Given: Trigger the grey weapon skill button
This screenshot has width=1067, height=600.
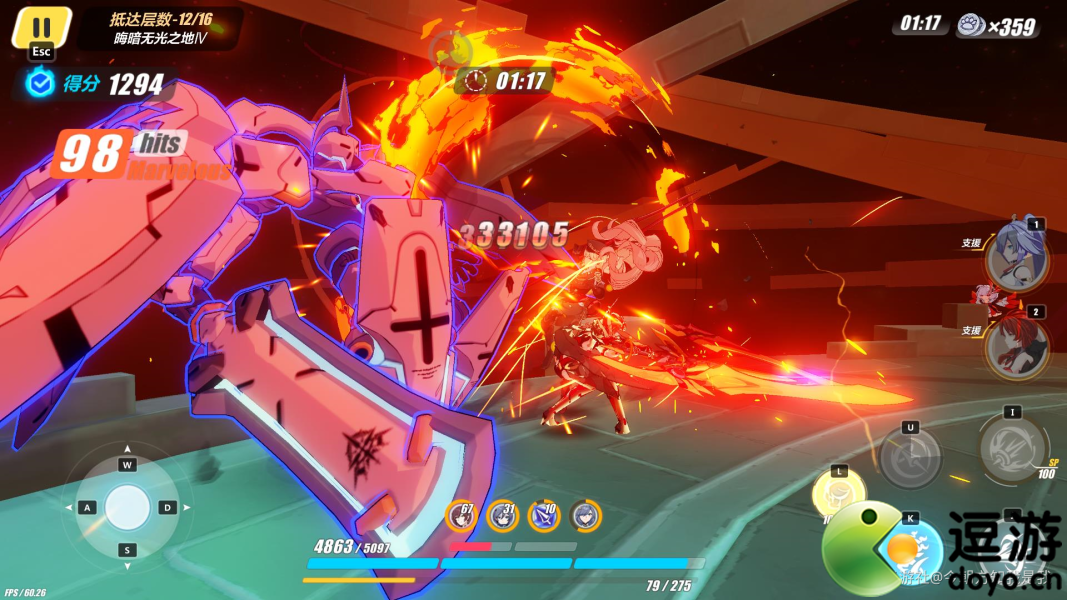Looking at the screenshot, I should [x=910, y=458].
